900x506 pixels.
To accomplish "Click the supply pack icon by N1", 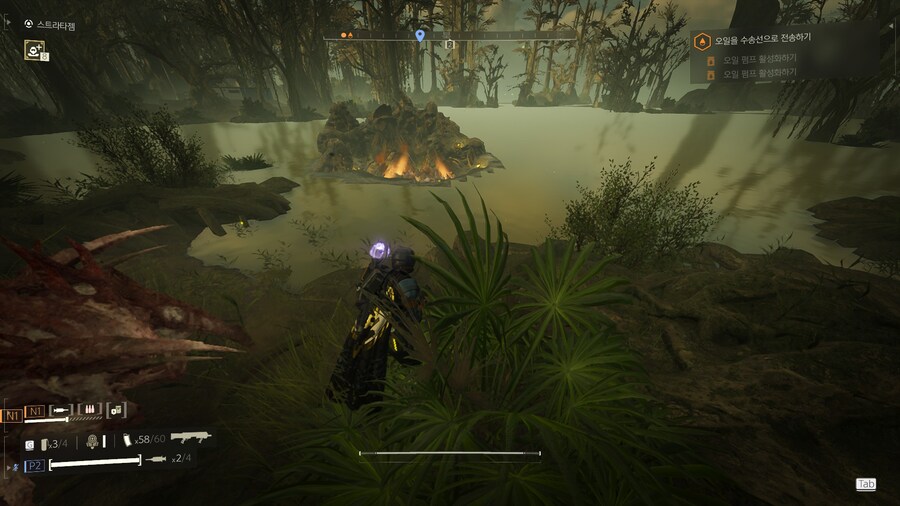I will coord(116,409).
